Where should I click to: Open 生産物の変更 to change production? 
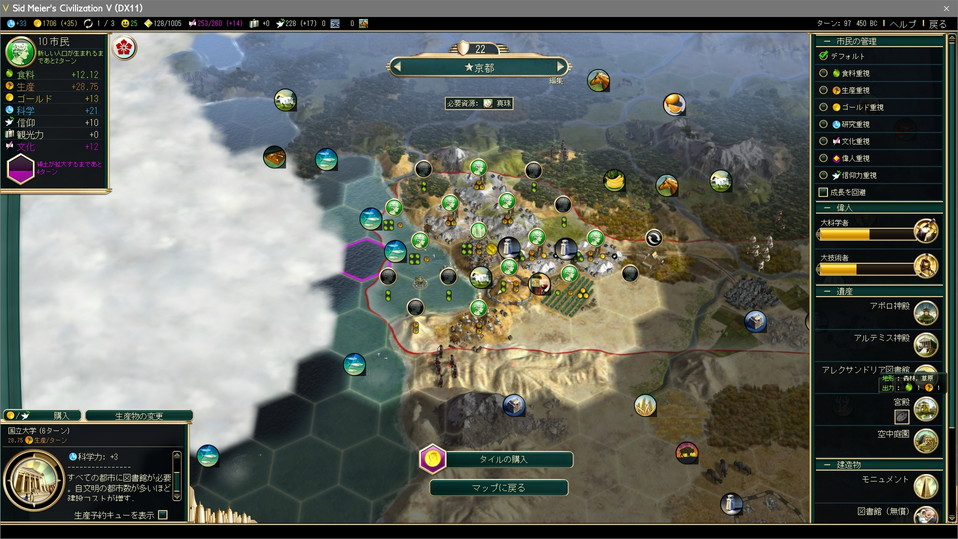click(139, 415)
